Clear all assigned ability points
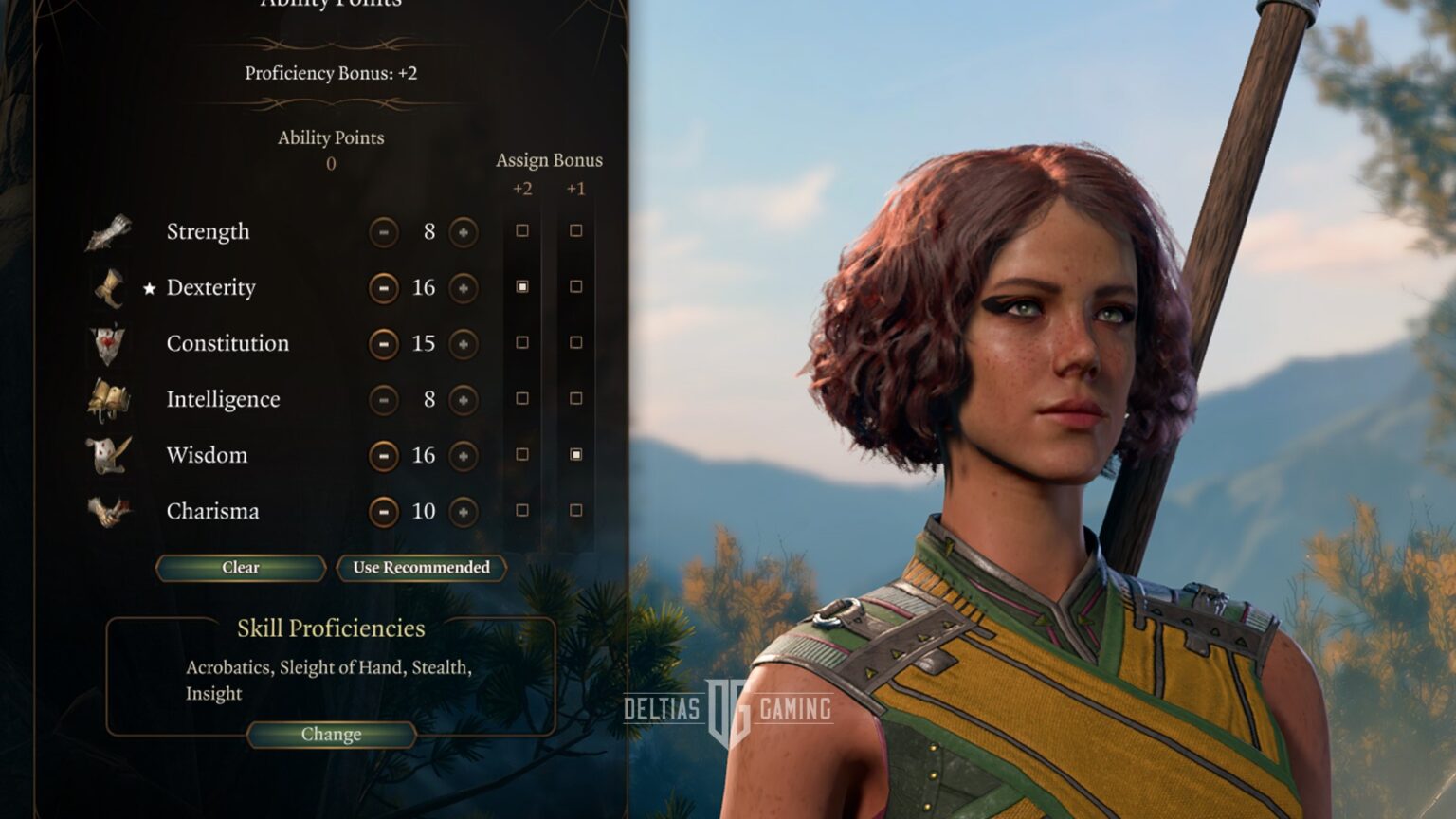 (240, 568)
